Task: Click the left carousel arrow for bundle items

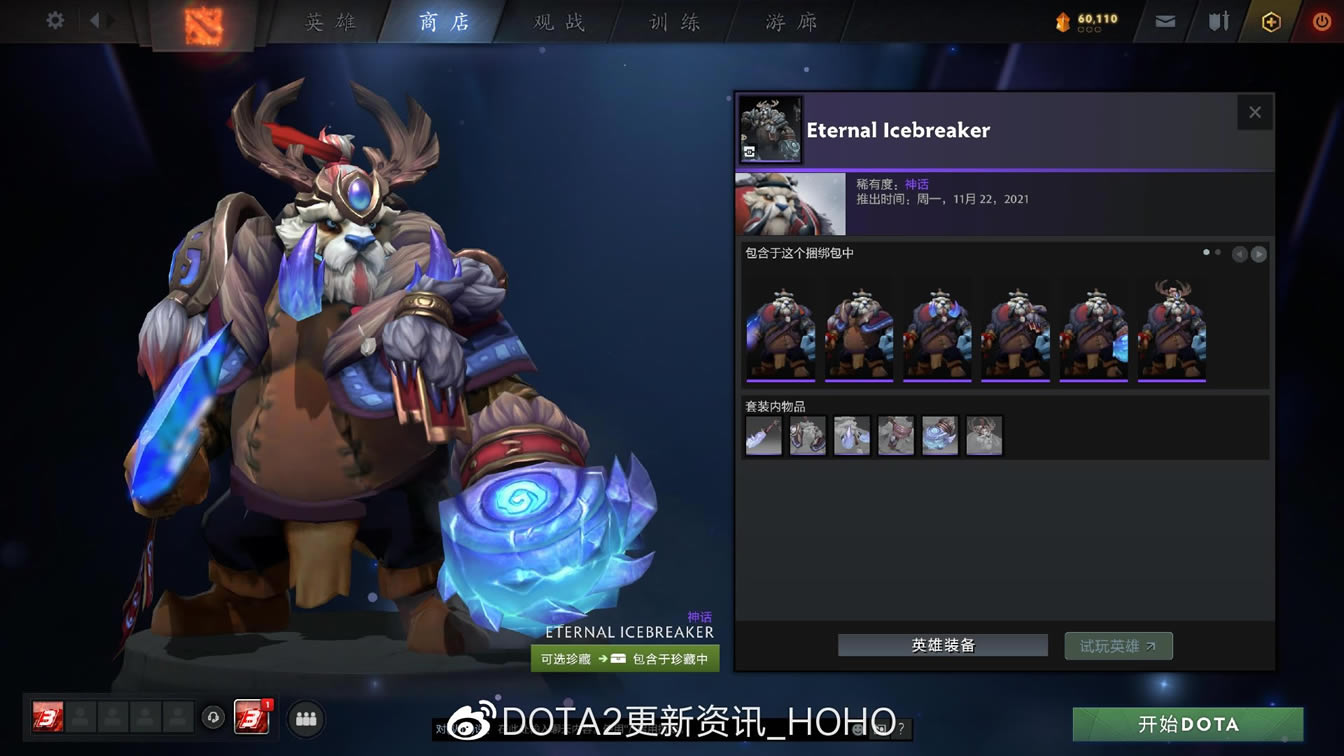Action: [x=1240, y=254]
